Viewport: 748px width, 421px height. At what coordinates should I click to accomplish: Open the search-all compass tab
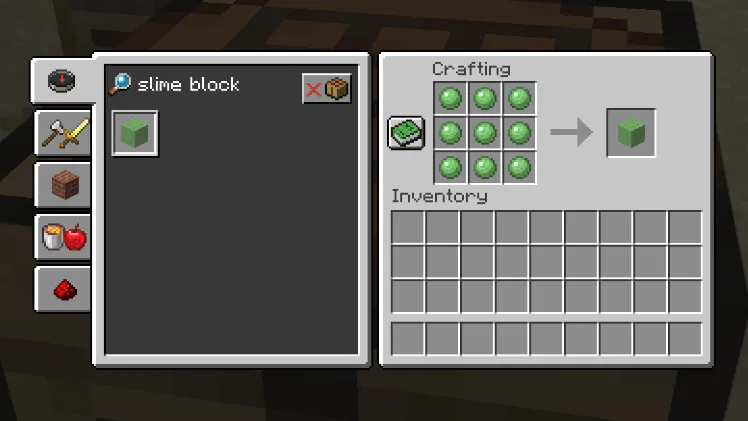(x=62, y=81)
